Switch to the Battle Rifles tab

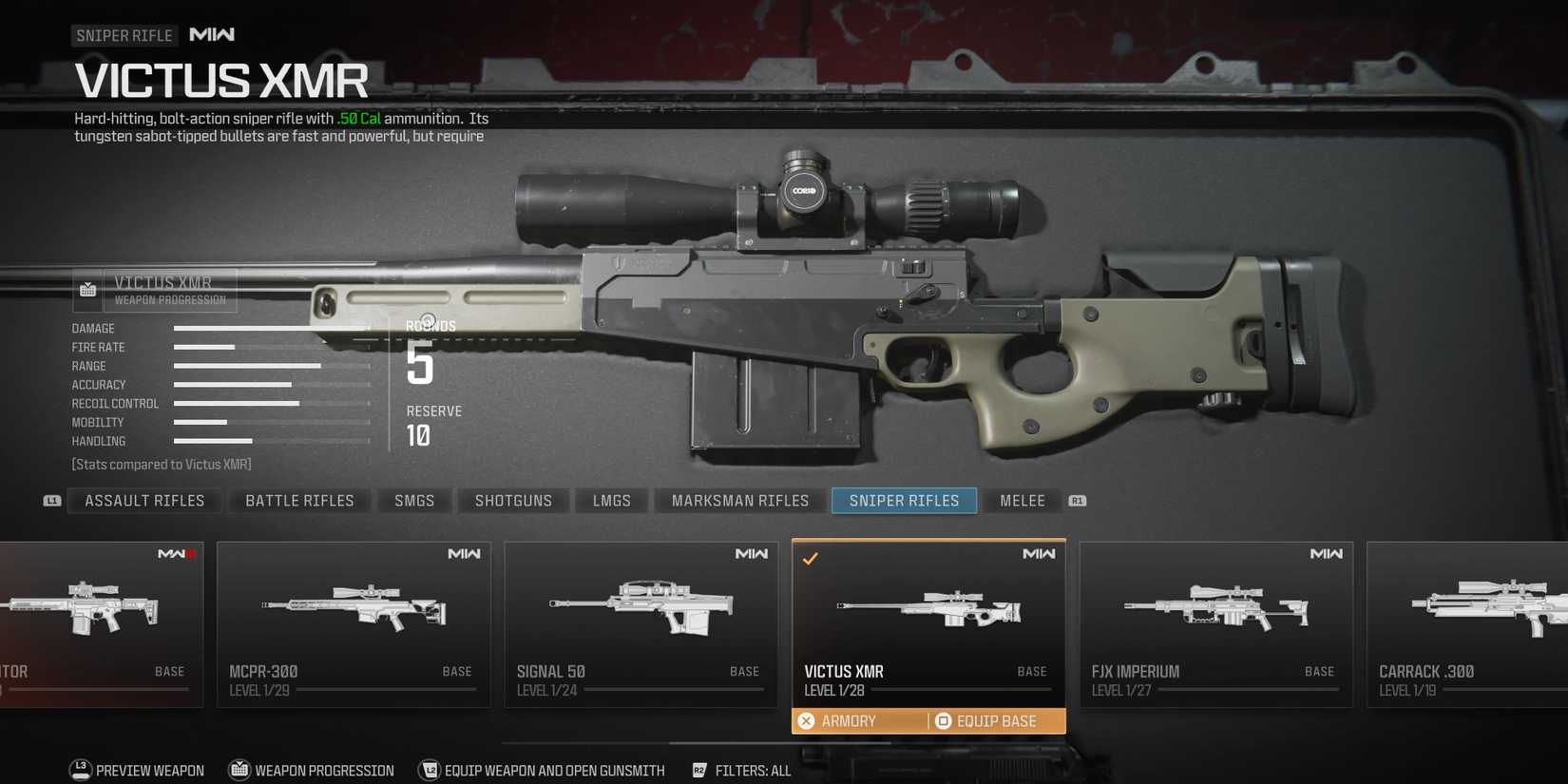click(x=299, y=501)
